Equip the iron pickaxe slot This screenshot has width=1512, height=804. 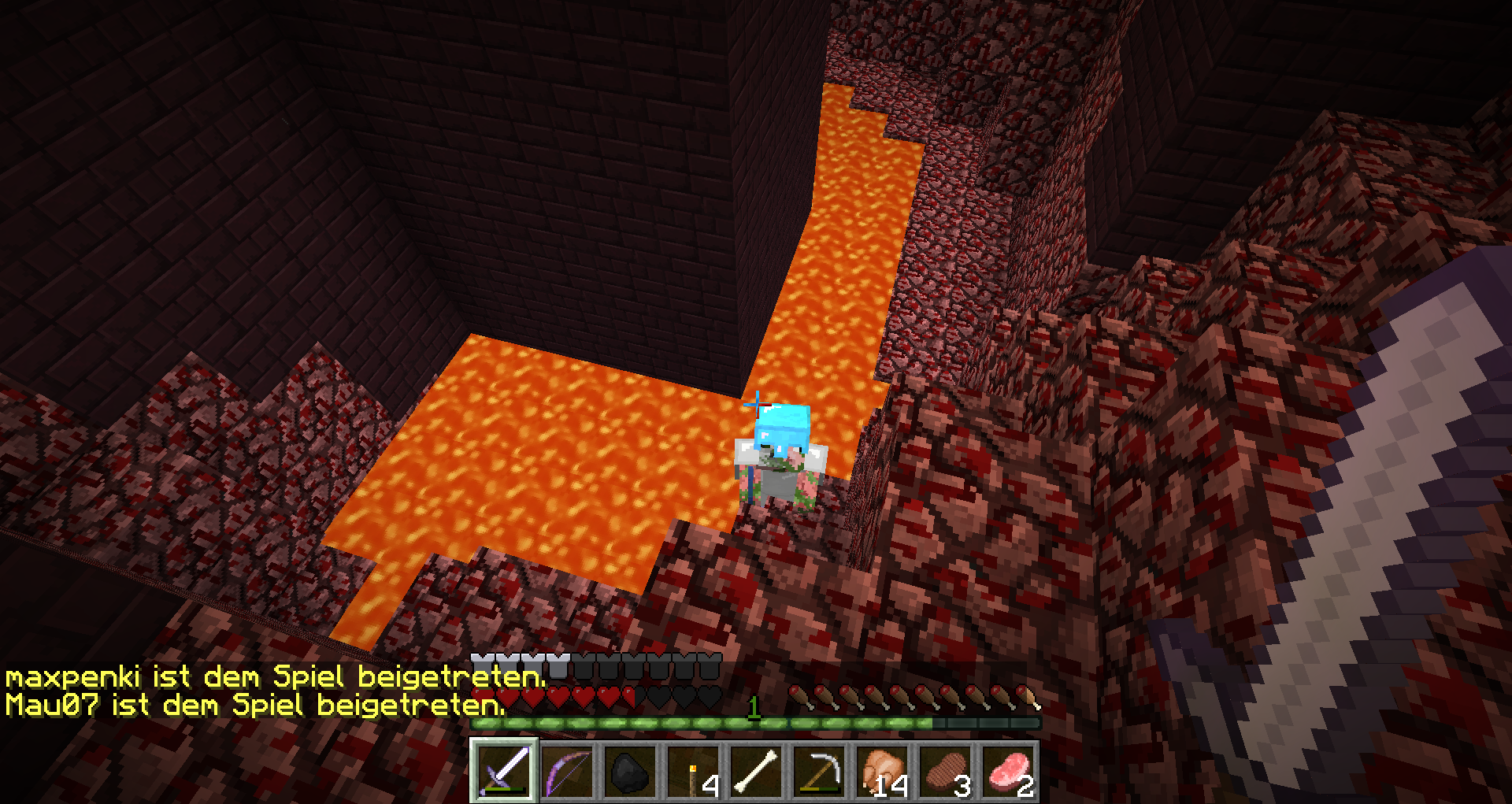(819, 771)
